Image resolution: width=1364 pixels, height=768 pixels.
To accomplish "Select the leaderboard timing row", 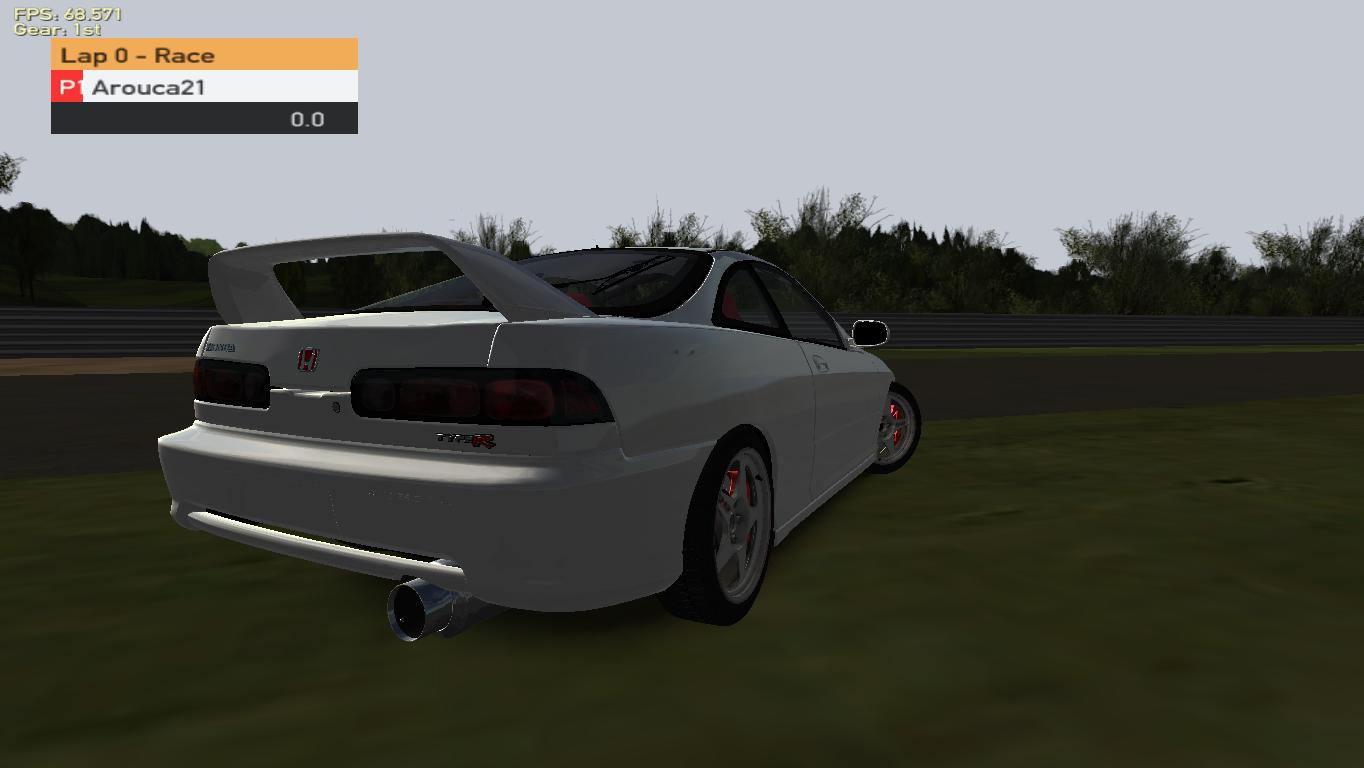I will click(x=205, y=119).
